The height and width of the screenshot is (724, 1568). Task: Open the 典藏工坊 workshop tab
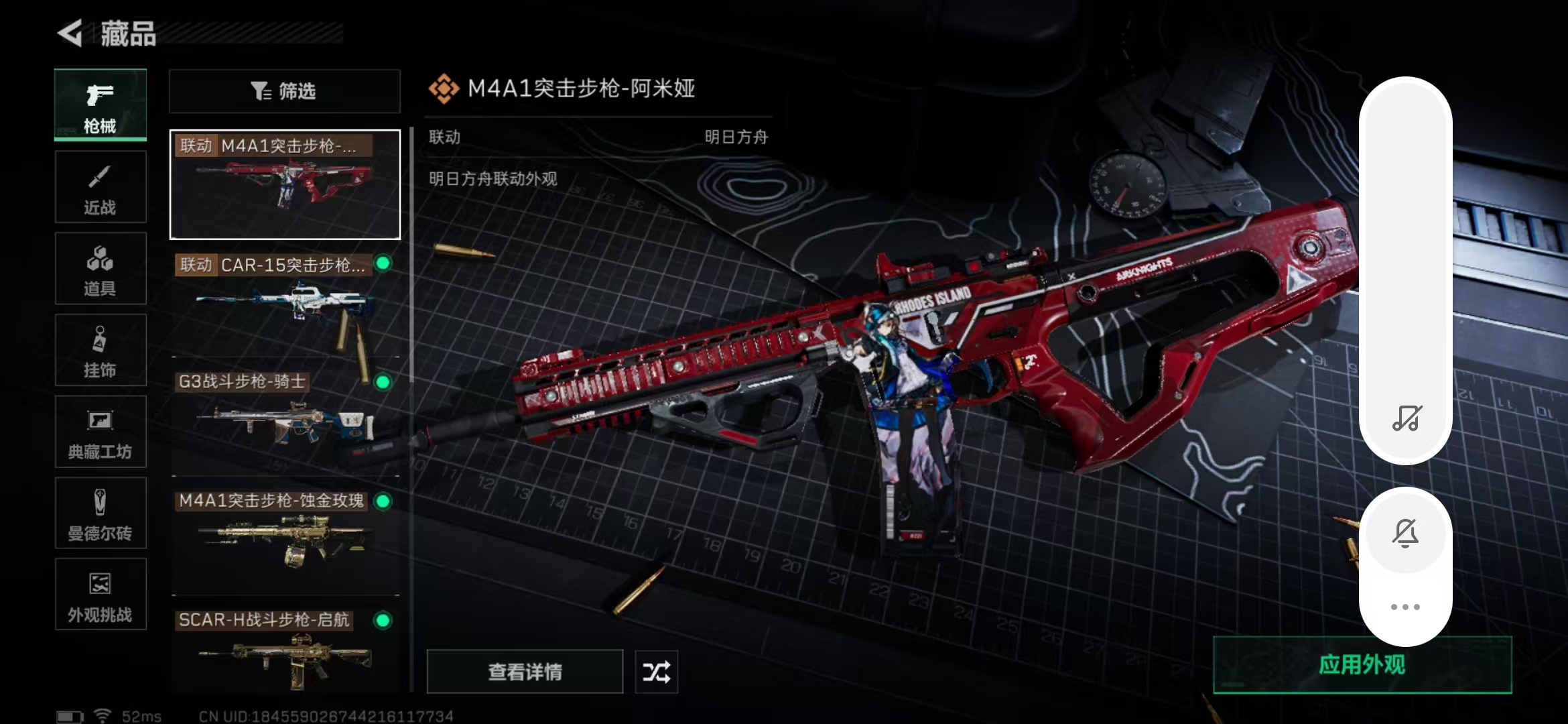[x=101, y=432]
